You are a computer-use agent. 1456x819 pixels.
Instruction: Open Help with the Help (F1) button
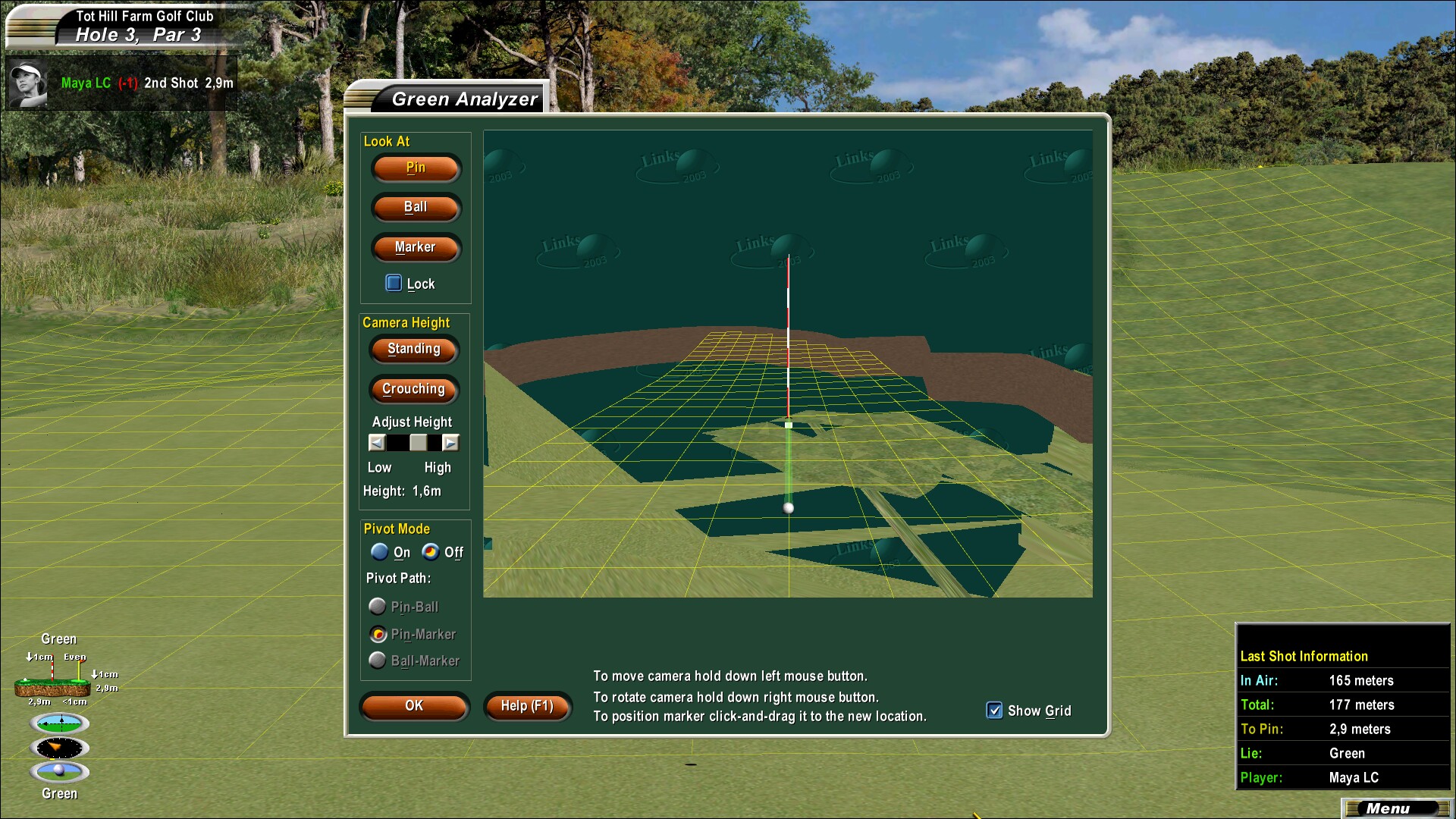(x=527, y=706)
